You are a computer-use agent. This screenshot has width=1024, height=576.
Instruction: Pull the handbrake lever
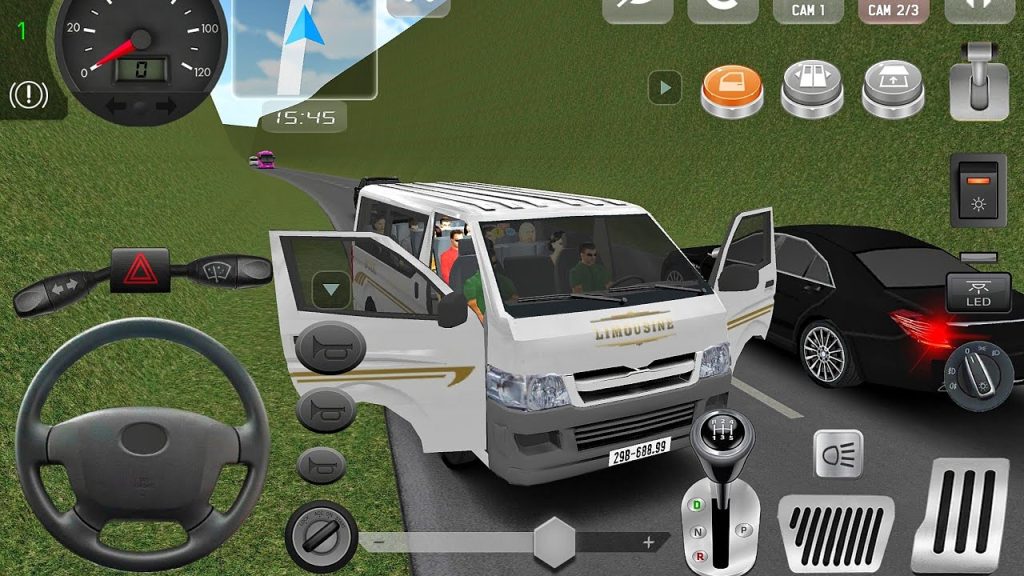tap(979, 80)
